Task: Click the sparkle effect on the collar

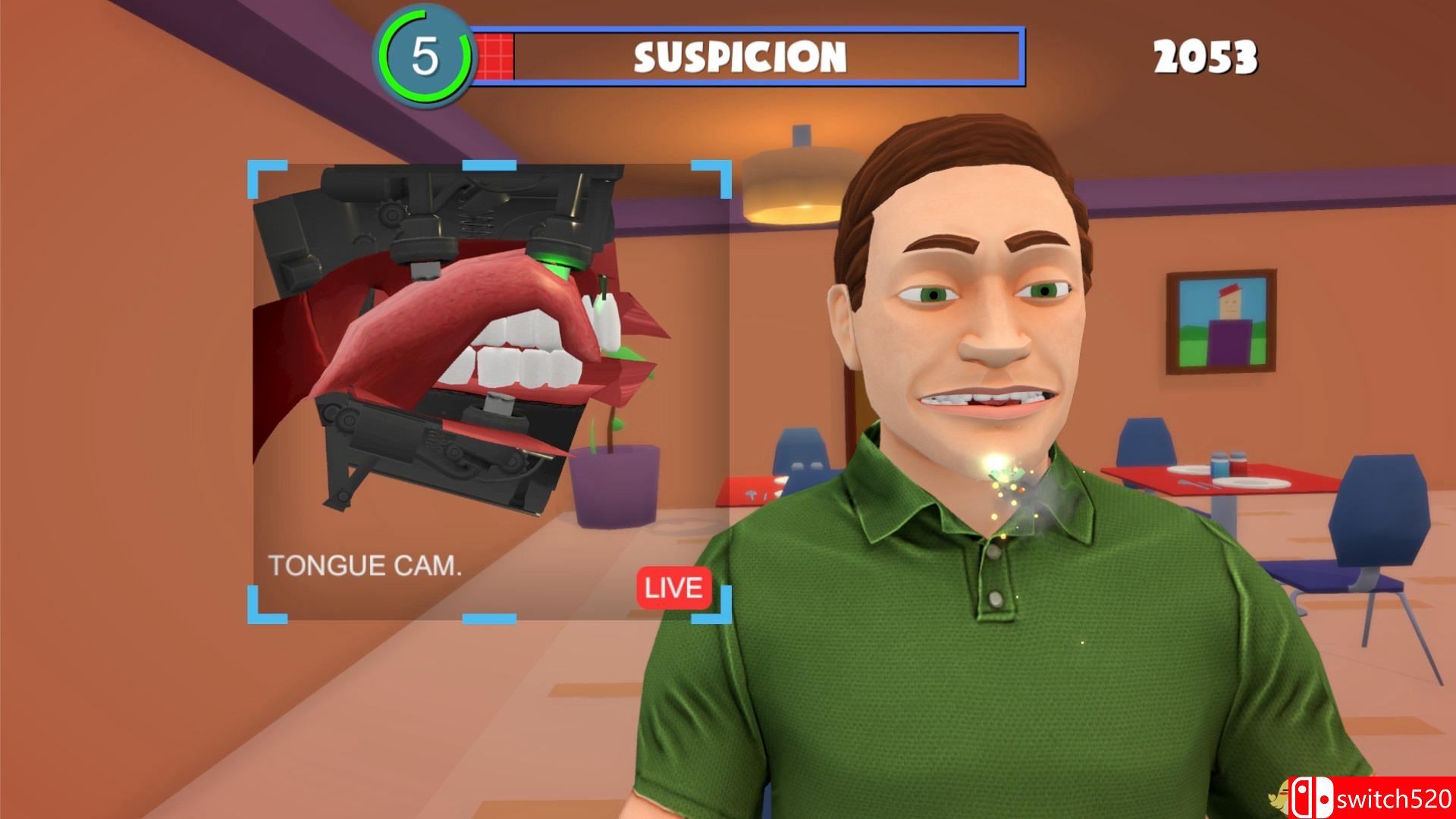Action: (1006, 475)
